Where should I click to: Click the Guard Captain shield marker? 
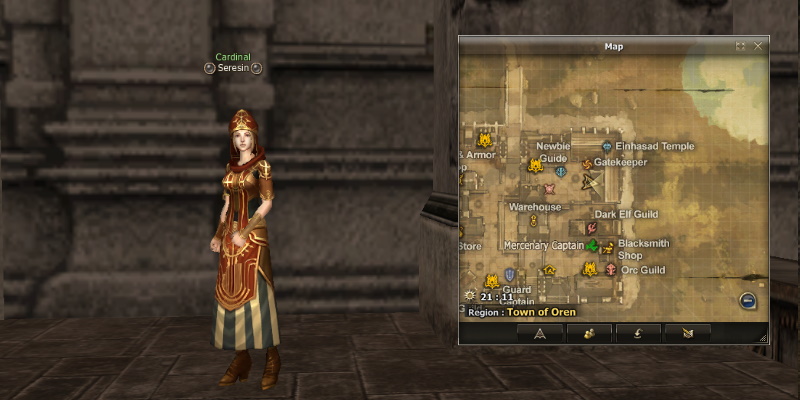click(510, 274)
